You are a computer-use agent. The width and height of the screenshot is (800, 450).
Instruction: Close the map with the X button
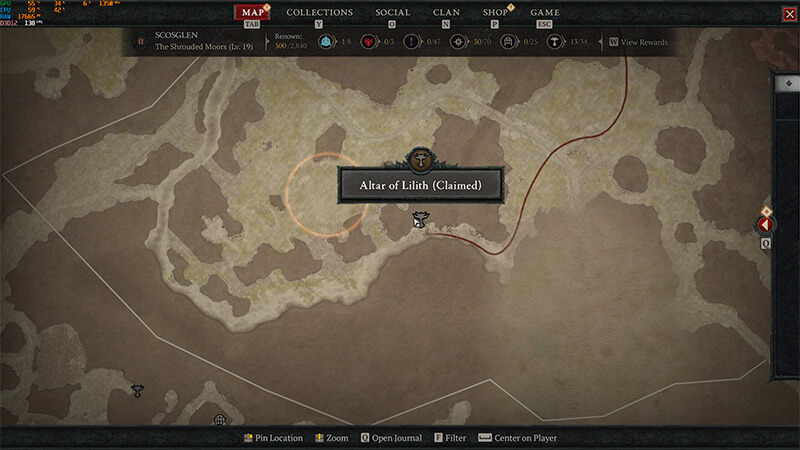coord(789,14)
